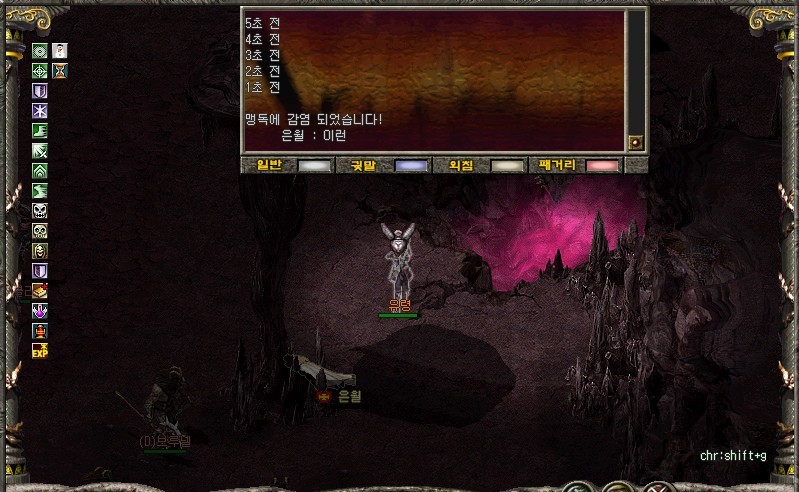Select the spellbook buff icon
Screen dimensions: 799x492
click(x=40, y=291)
